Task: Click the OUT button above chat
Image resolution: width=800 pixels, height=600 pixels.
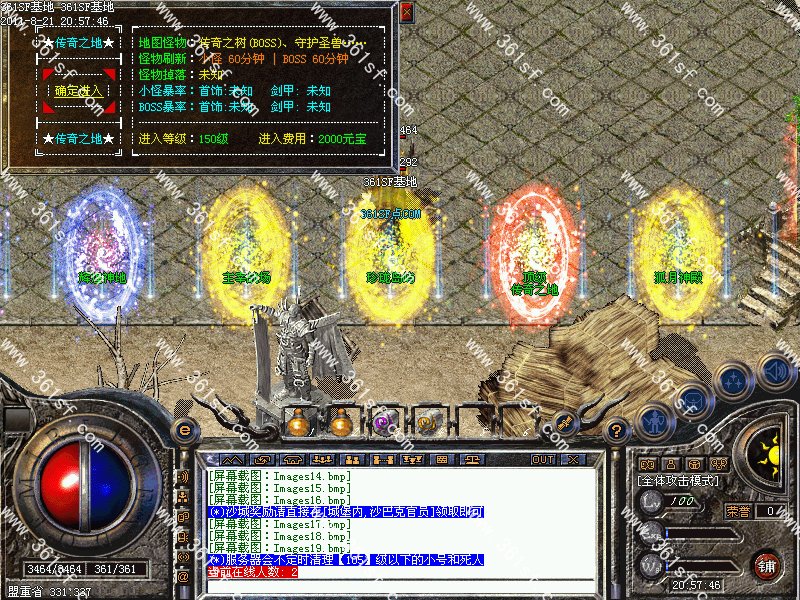Action: click(542, 459)
